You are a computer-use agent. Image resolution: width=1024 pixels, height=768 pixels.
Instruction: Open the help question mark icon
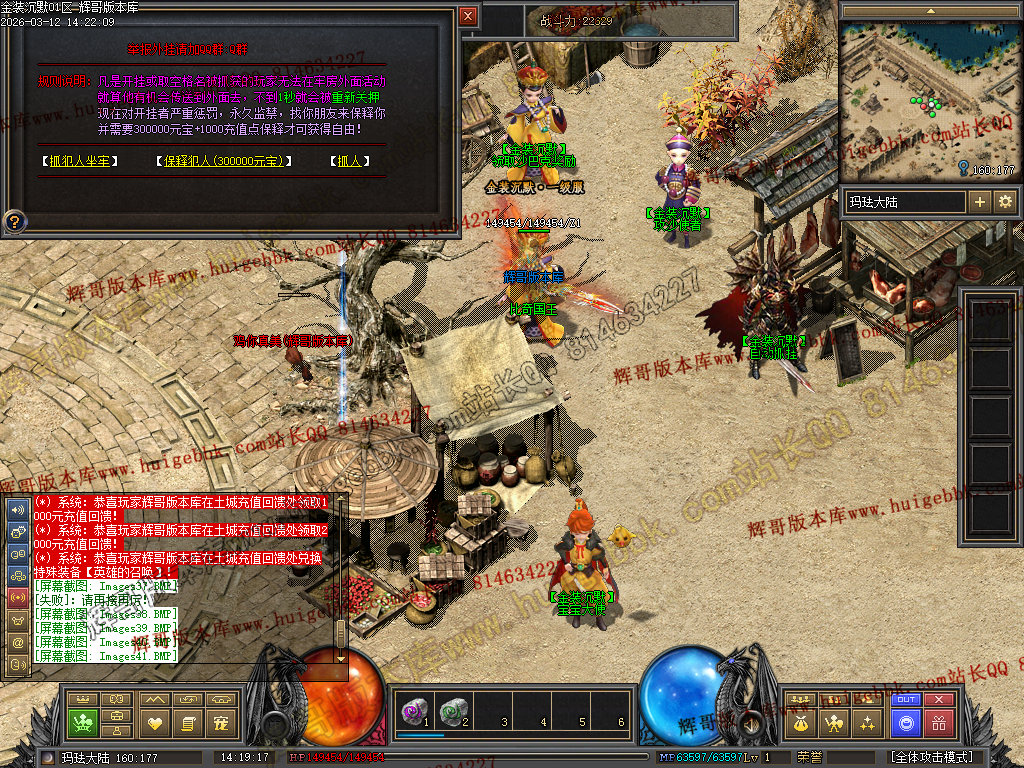[x=15, y=221]
